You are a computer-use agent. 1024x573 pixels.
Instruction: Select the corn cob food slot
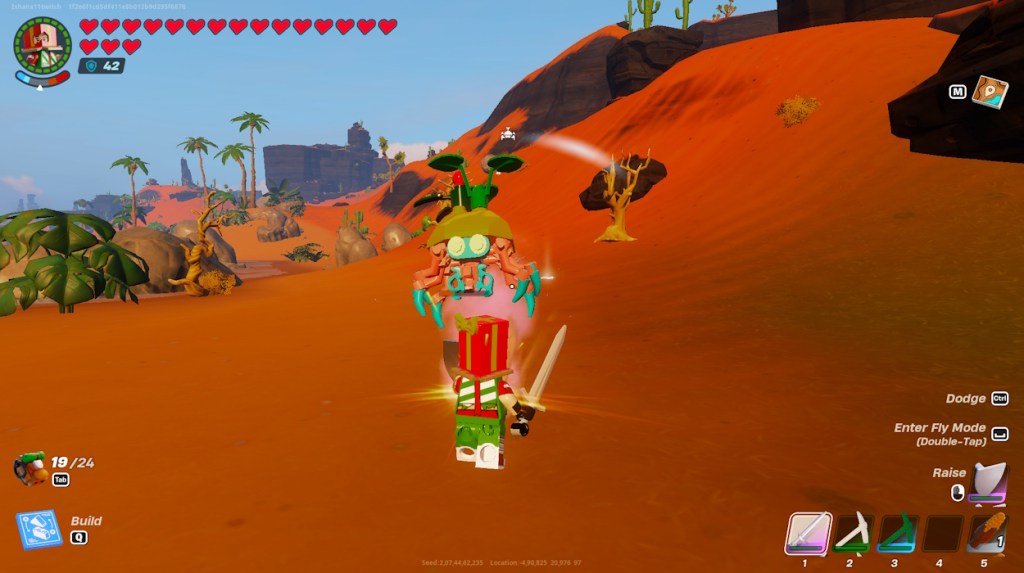point(986,533)
